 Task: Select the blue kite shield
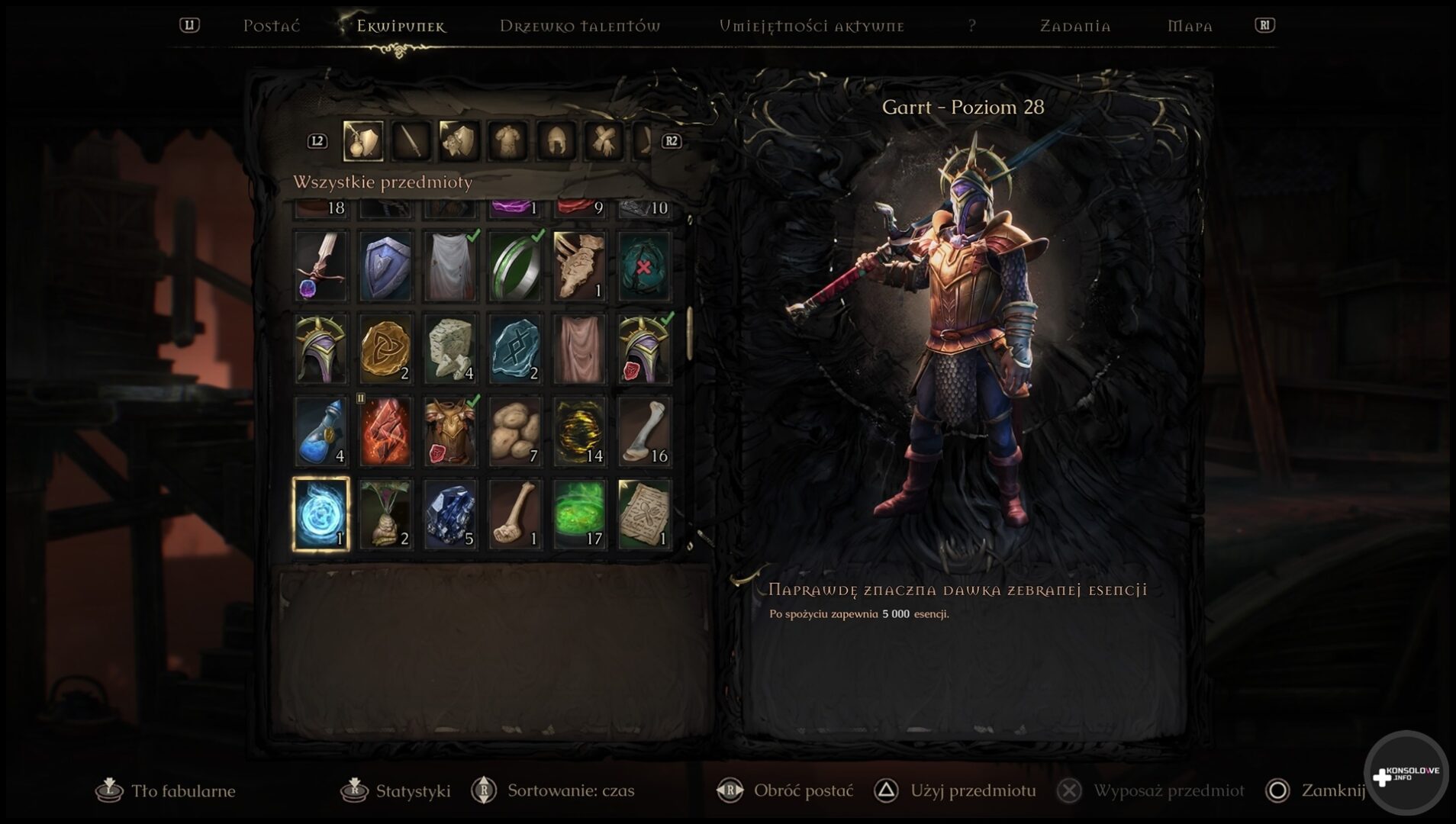point(385,266)
